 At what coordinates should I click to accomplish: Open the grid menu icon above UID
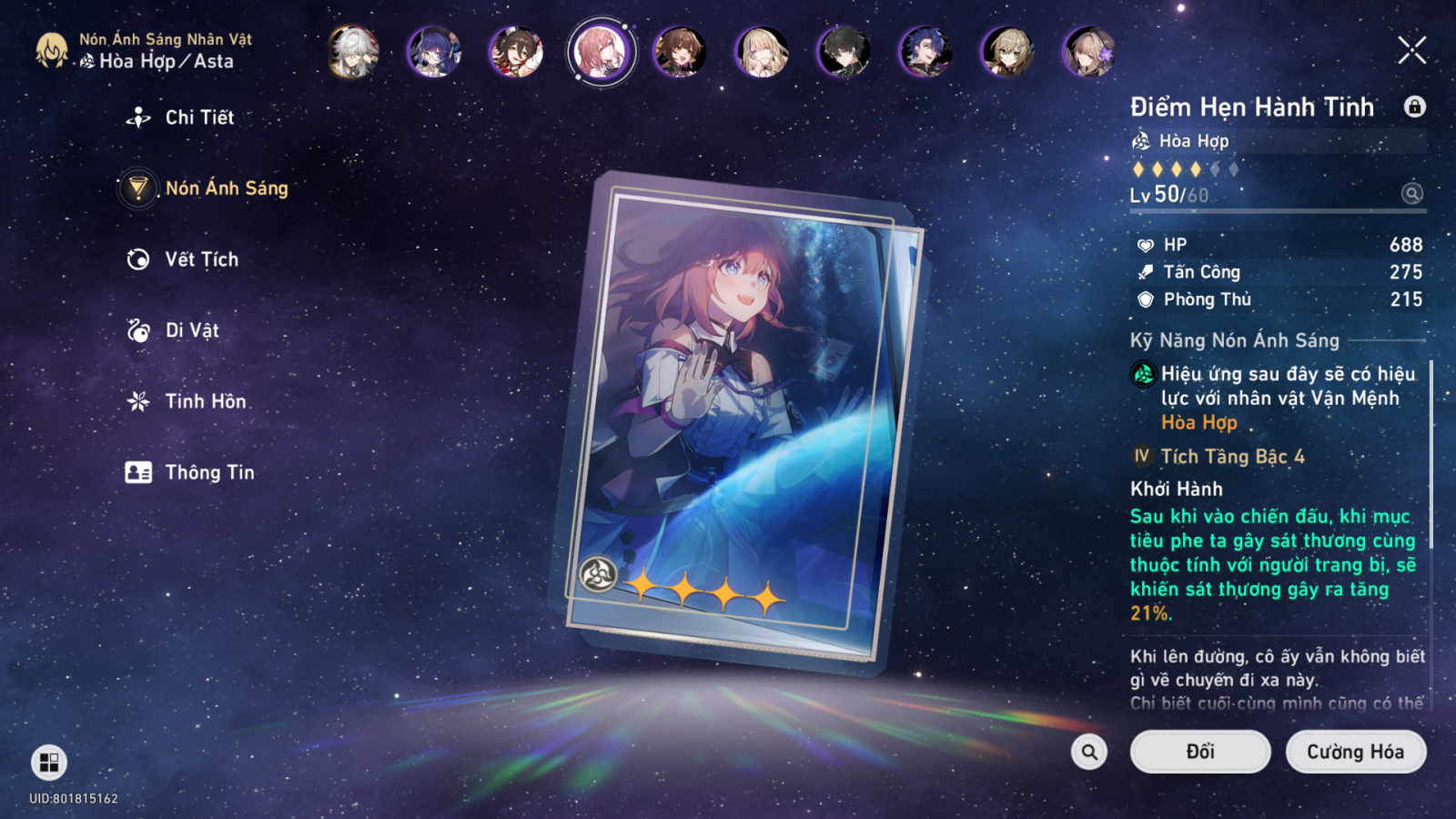(x=49, y=763)
